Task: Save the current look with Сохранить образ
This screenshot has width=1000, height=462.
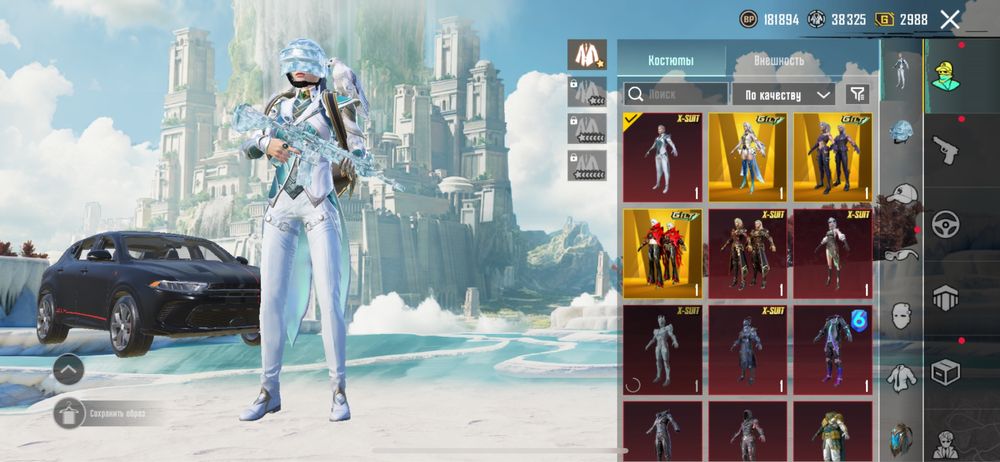Action: [108, 412]
